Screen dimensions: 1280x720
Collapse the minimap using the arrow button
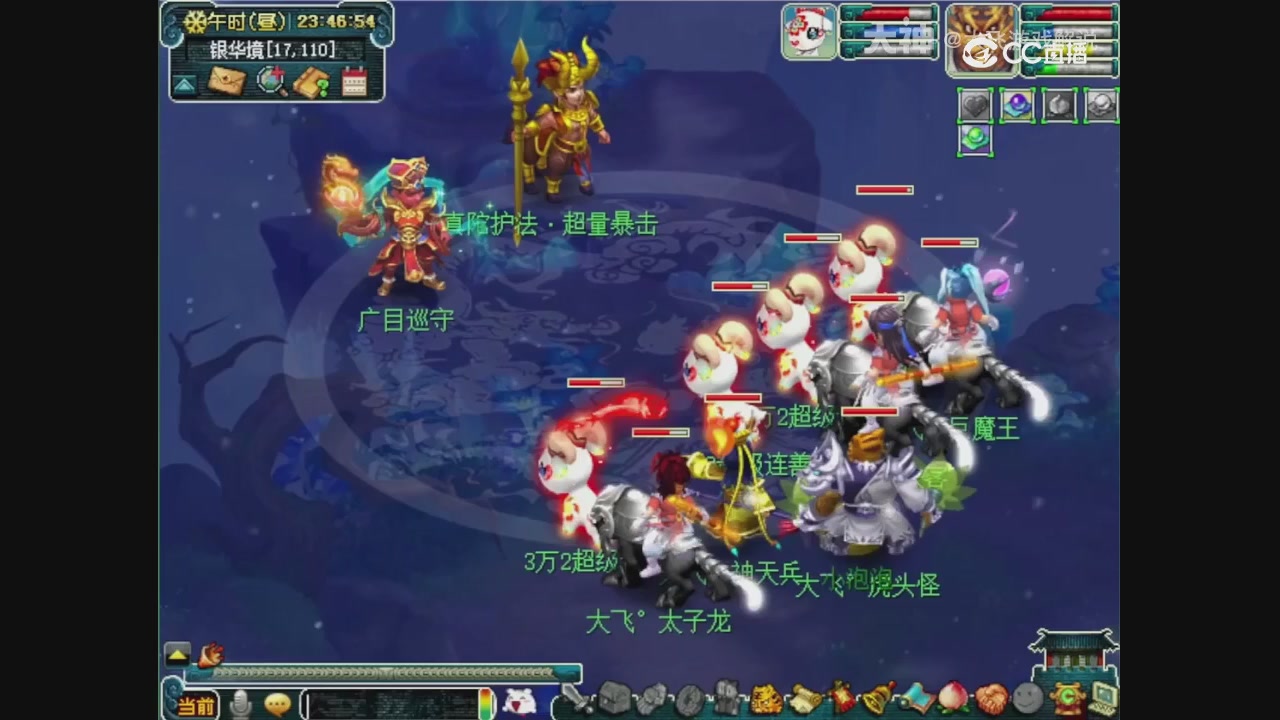[x=182, y=83]
